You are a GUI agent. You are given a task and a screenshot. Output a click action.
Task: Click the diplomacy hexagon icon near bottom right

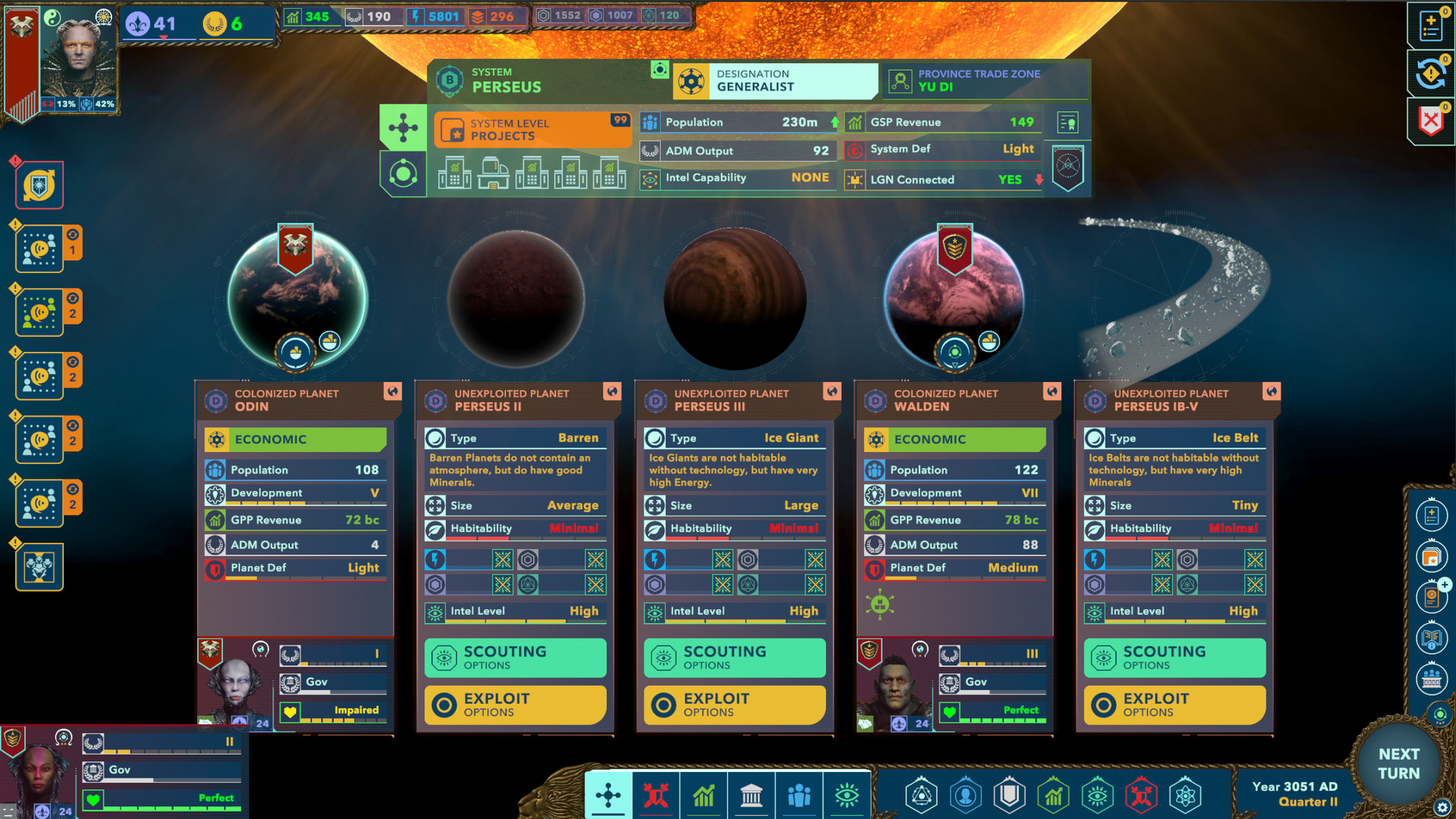pos(921,795)
